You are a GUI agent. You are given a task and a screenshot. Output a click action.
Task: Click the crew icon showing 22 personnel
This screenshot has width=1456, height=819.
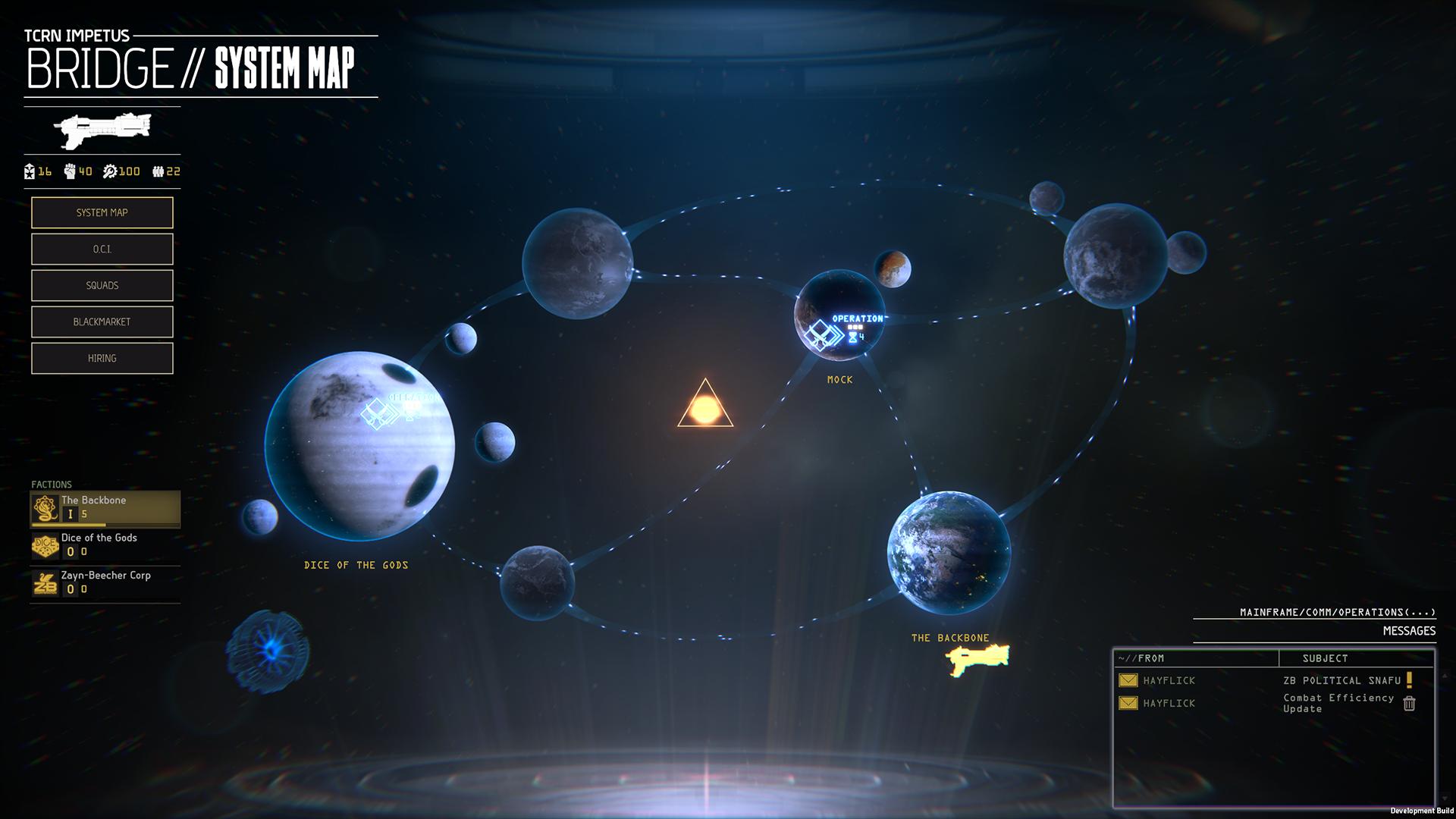[x=157, y=171]
